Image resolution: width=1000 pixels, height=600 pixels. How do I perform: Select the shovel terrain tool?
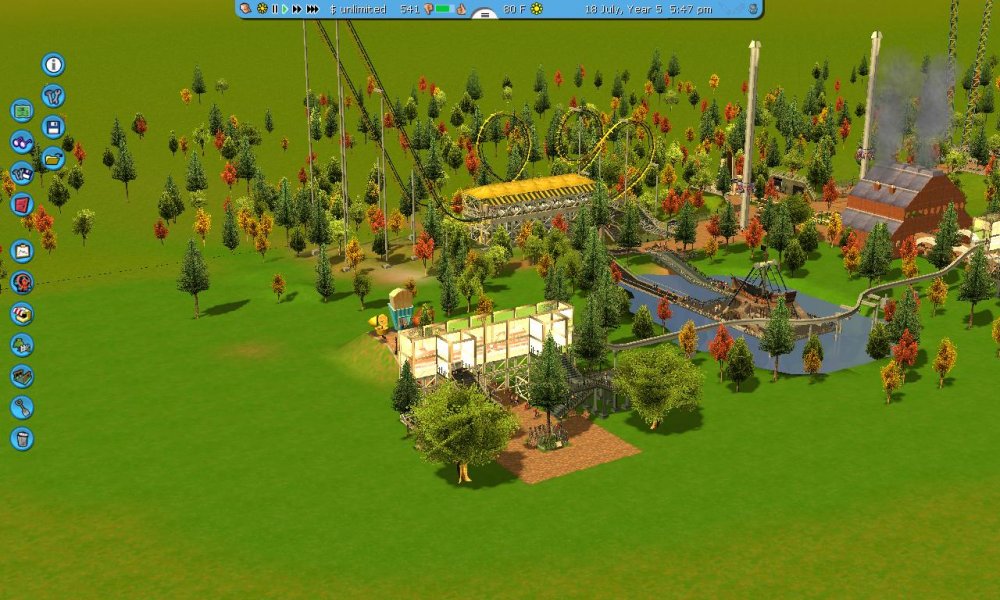(22, 407)
